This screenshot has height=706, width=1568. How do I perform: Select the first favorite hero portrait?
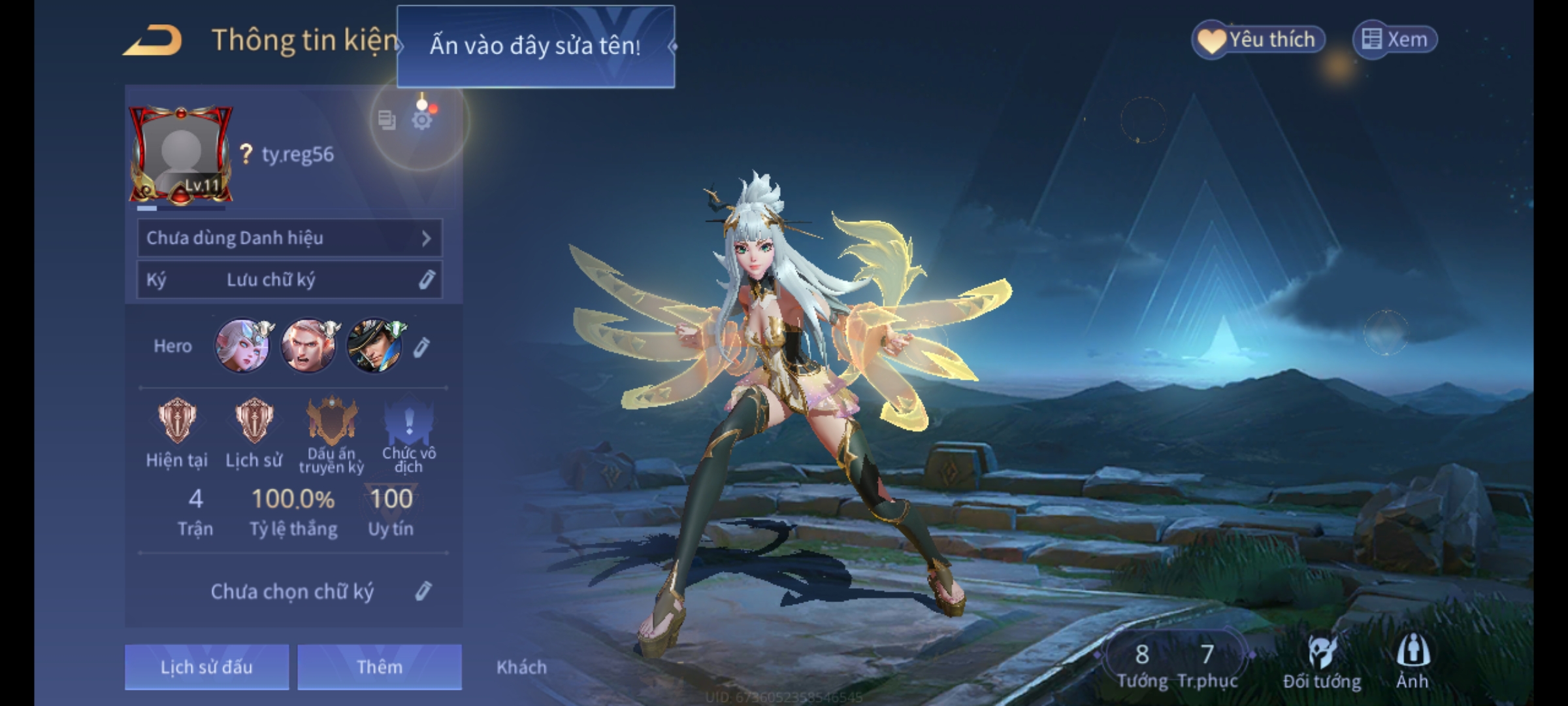[242, 346]
